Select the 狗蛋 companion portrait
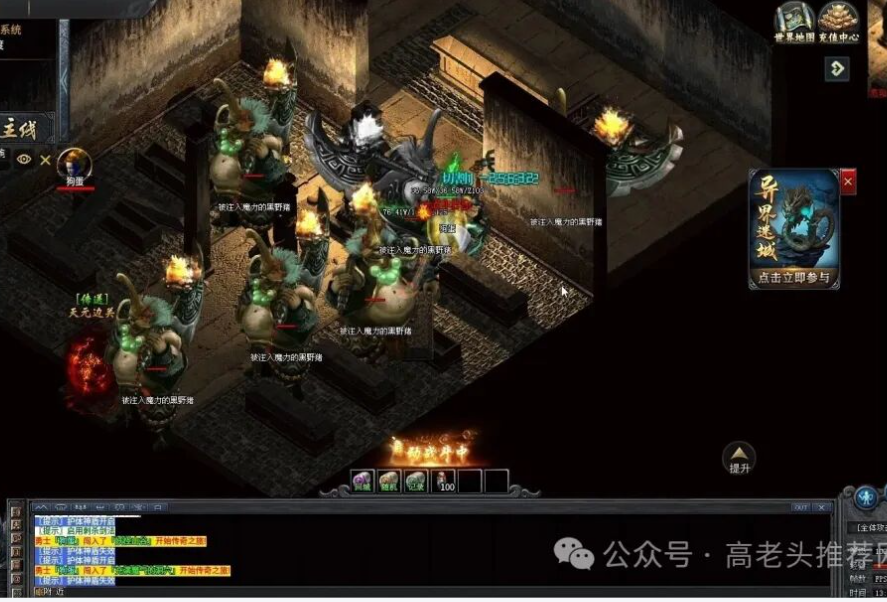 coord(72,163)
